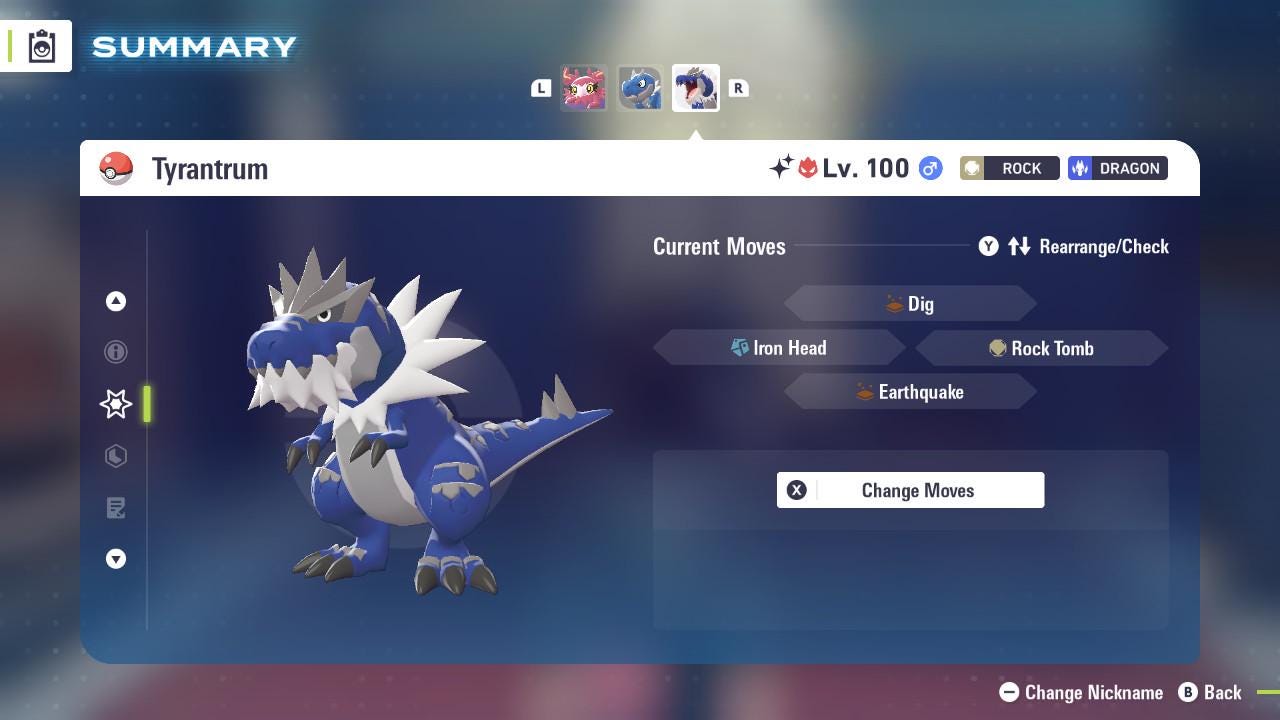The width and height of the screenshot is (1280, 720).
Task: Click the Tyrantrum 3D model
Action: 400,430
